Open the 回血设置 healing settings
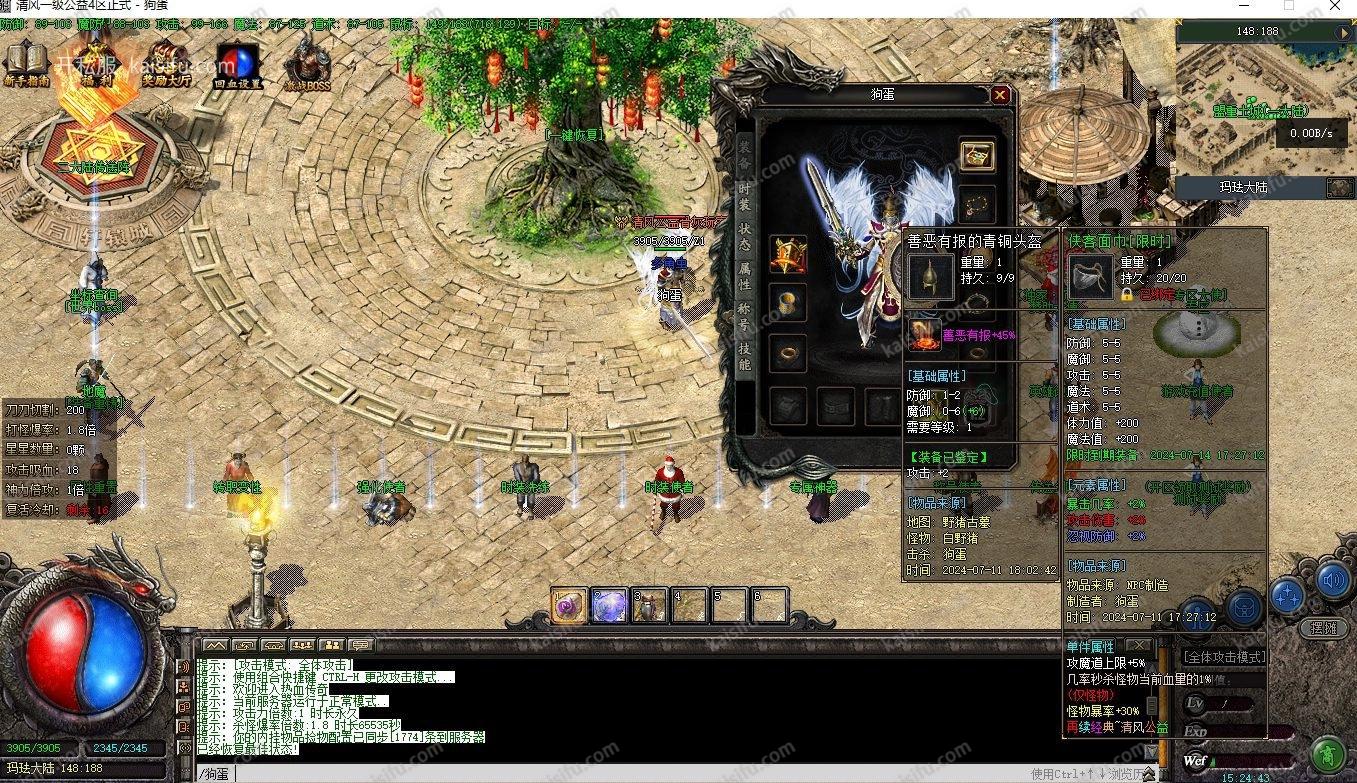 point(238,65)
